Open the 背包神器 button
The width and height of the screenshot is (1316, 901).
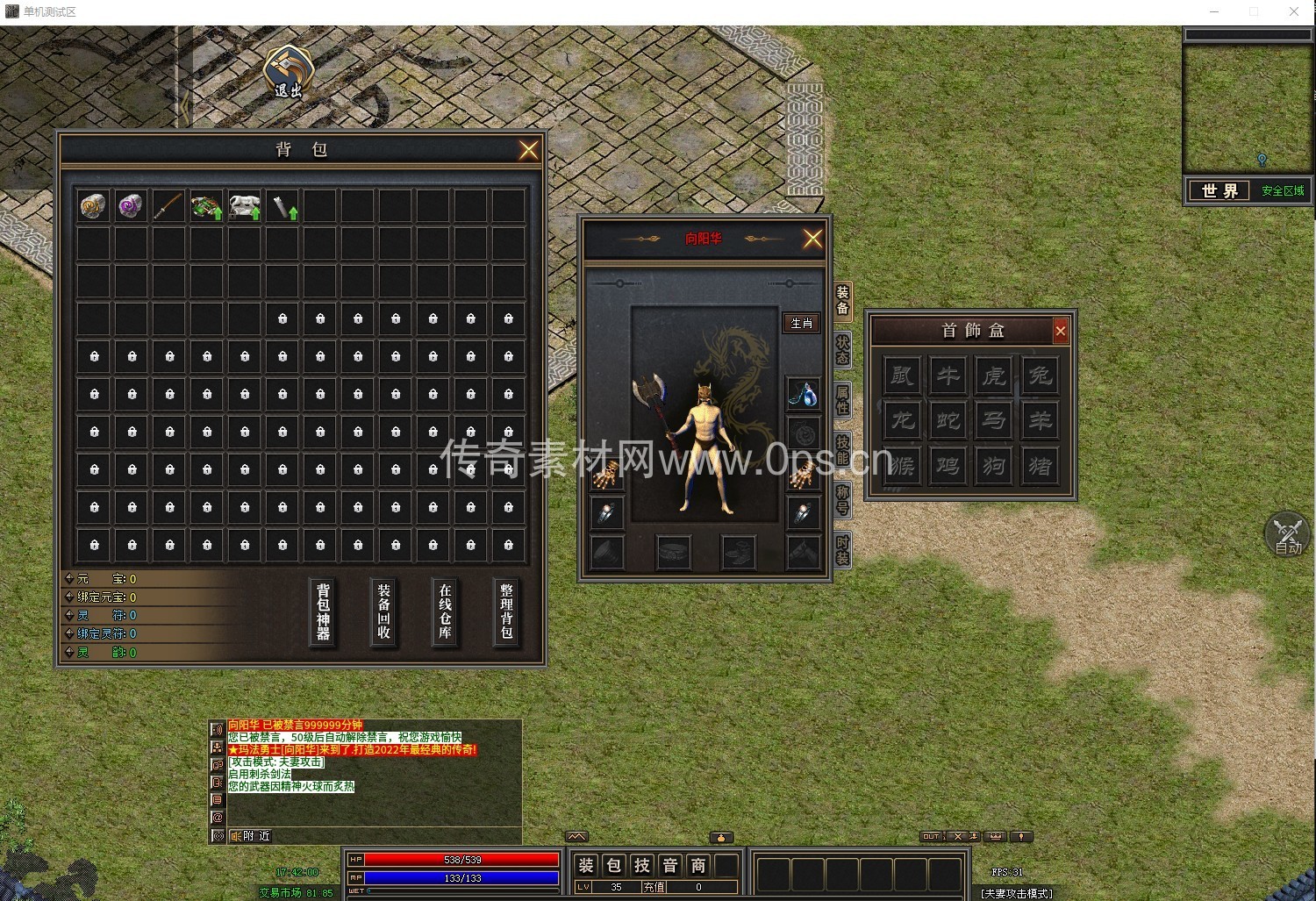[x=323, y=611]
